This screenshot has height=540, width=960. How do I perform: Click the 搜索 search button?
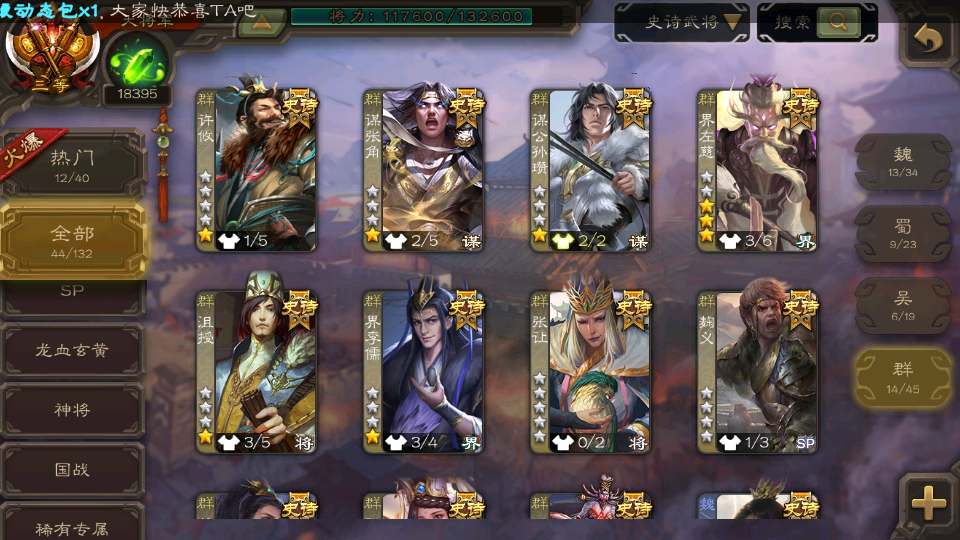816,22
